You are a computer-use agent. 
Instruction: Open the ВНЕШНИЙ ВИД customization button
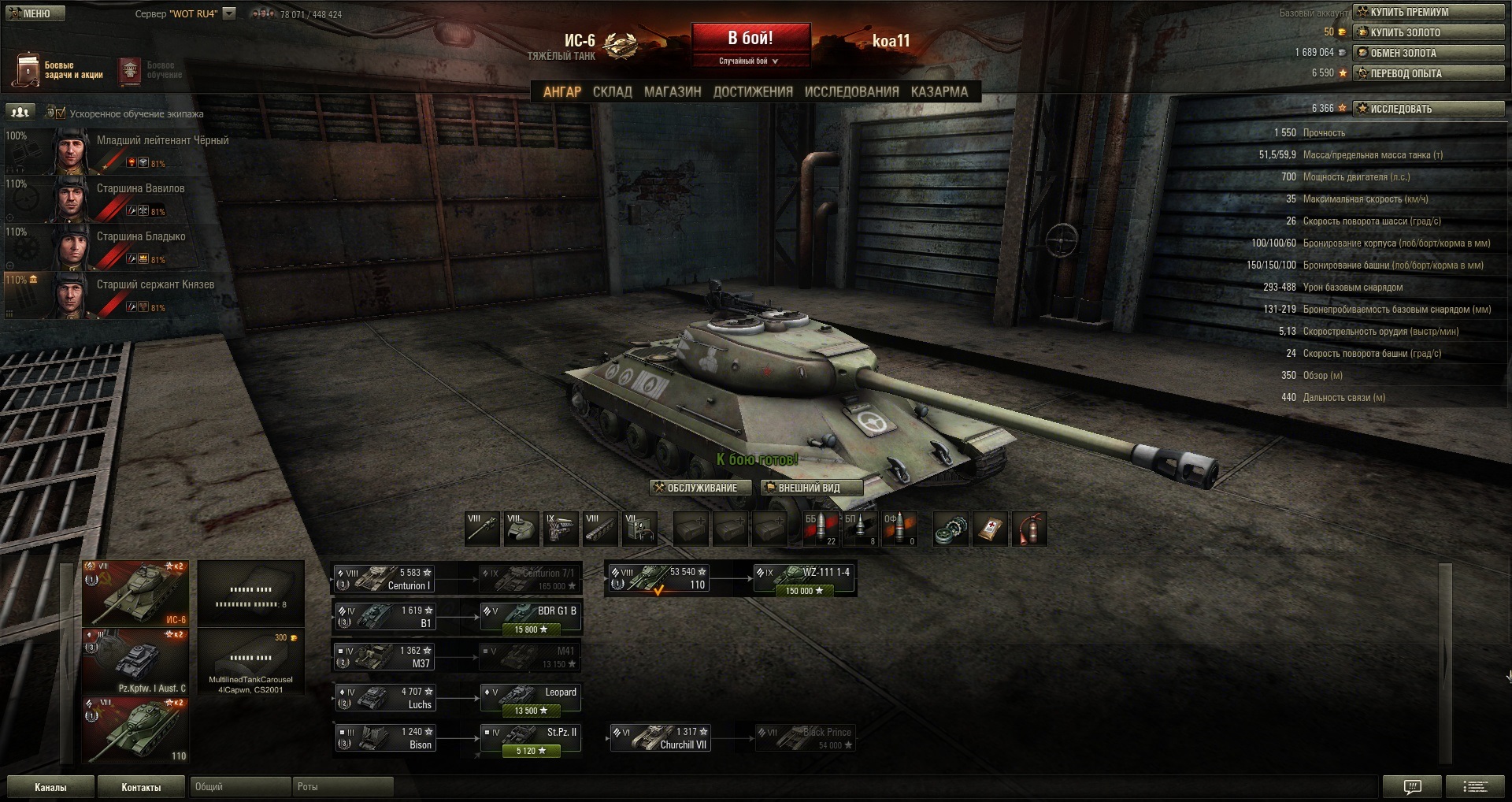pos(811,488)
